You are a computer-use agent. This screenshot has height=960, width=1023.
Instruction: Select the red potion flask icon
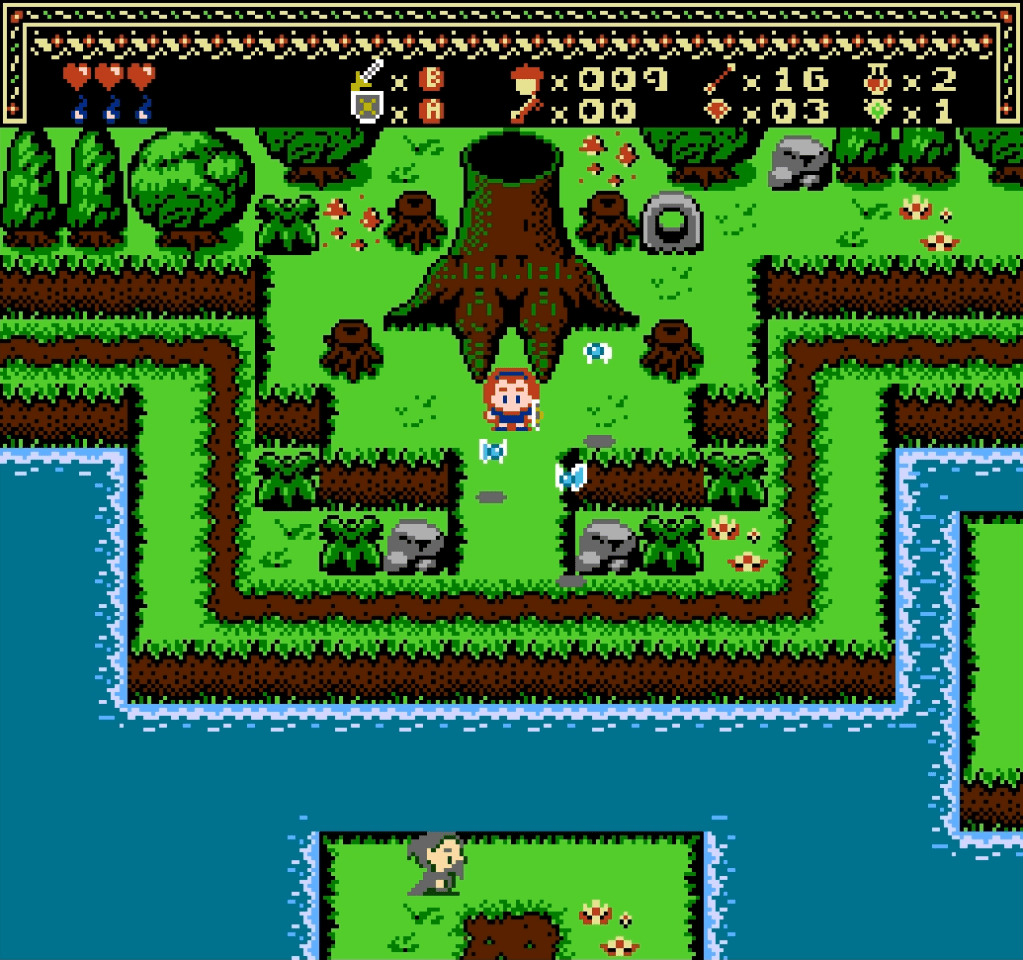point(878,77)
